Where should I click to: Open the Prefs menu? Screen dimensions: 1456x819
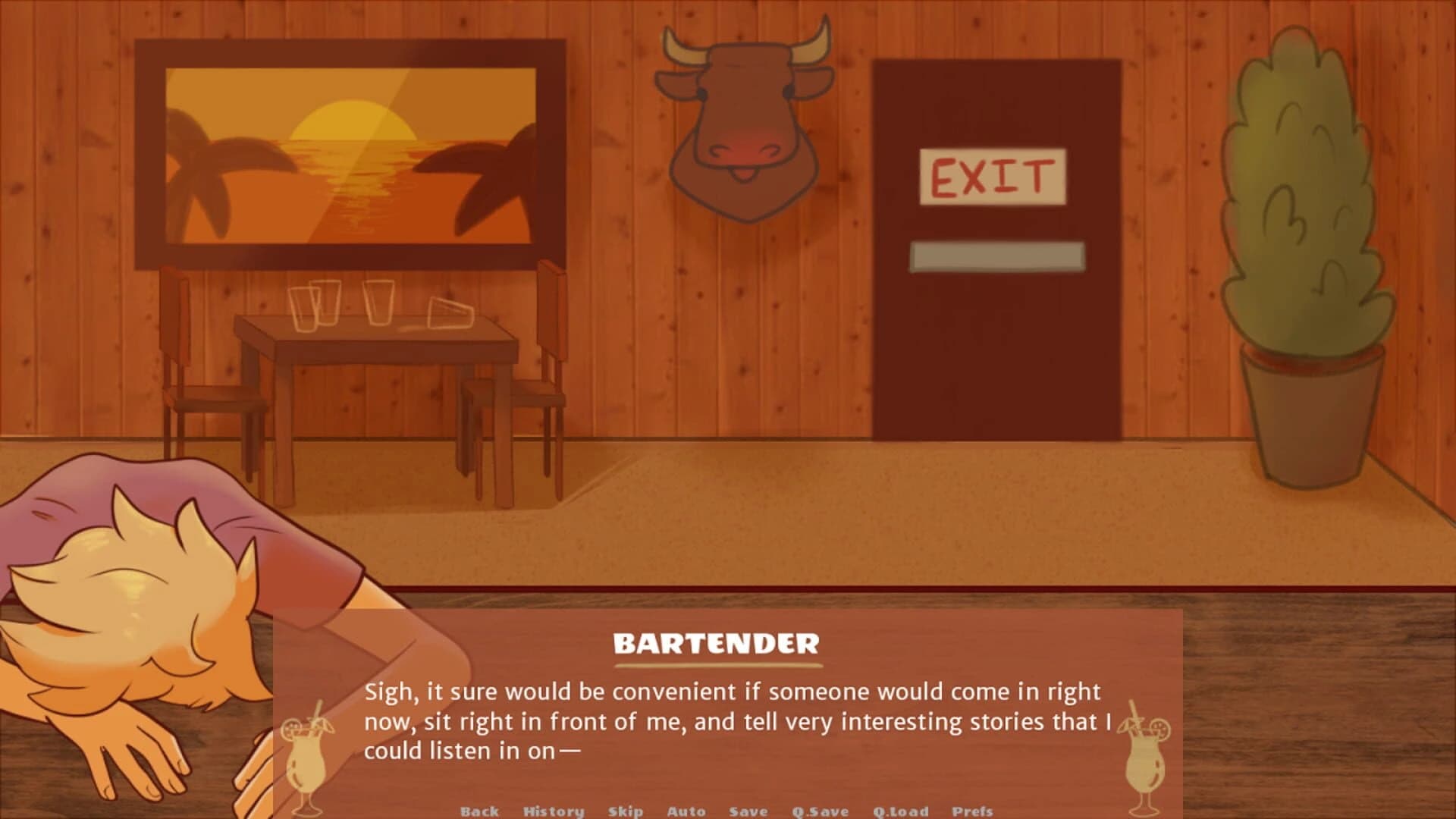pos(972,811)
